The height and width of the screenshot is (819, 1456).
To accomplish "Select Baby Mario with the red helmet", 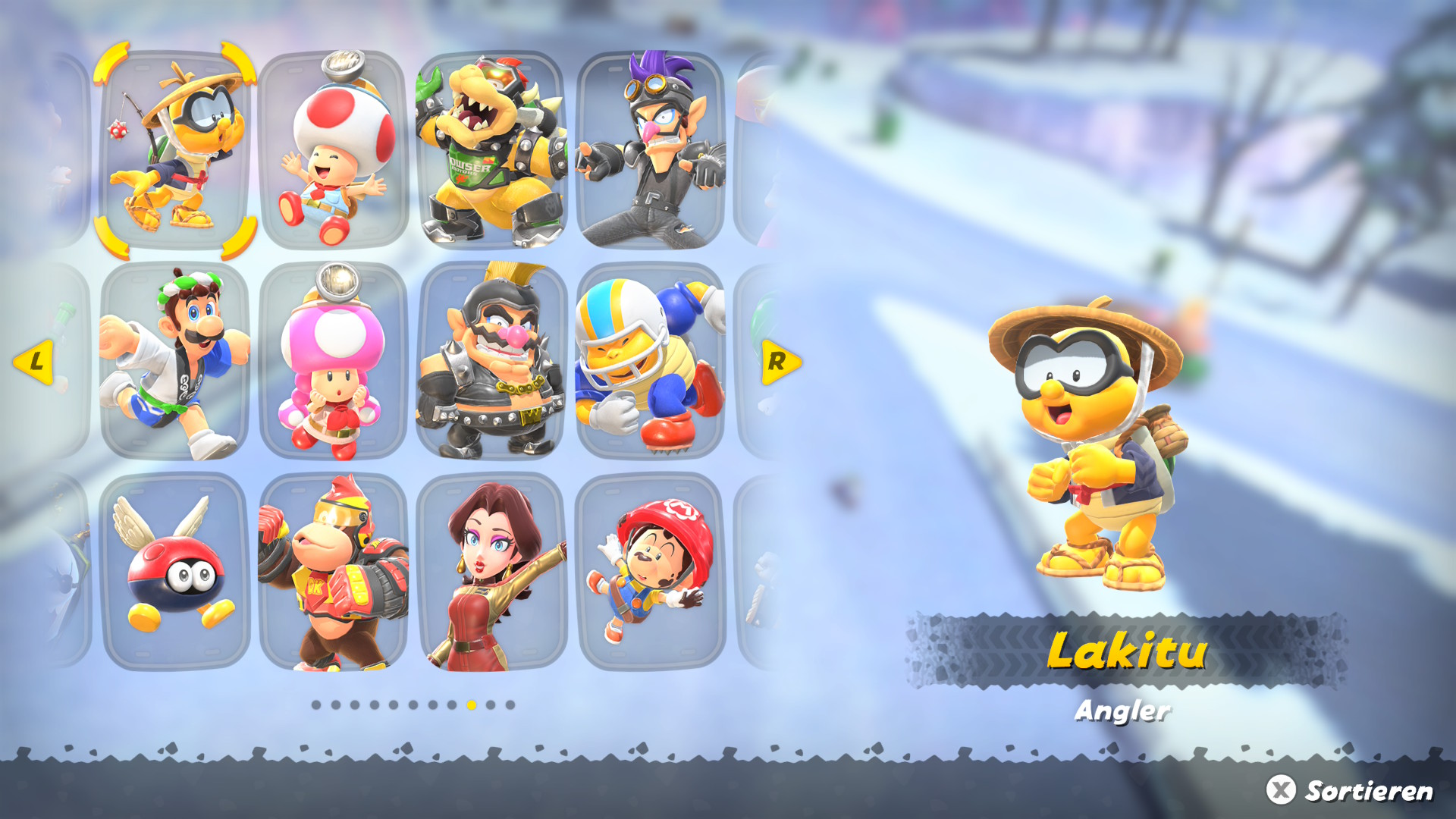I will [x=651, y=573].
